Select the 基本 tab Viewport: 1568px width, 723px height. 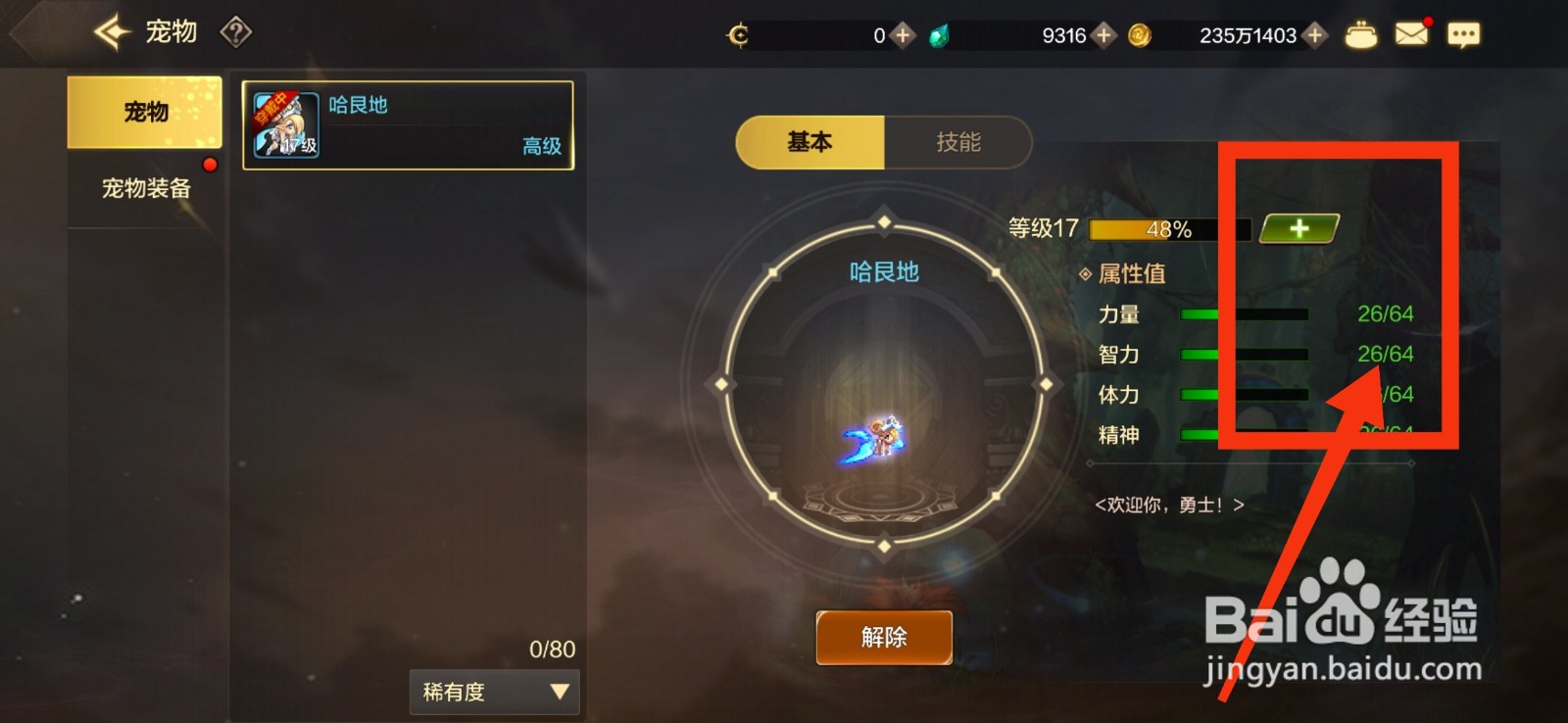pyautogui.click(x=808, y=142)
